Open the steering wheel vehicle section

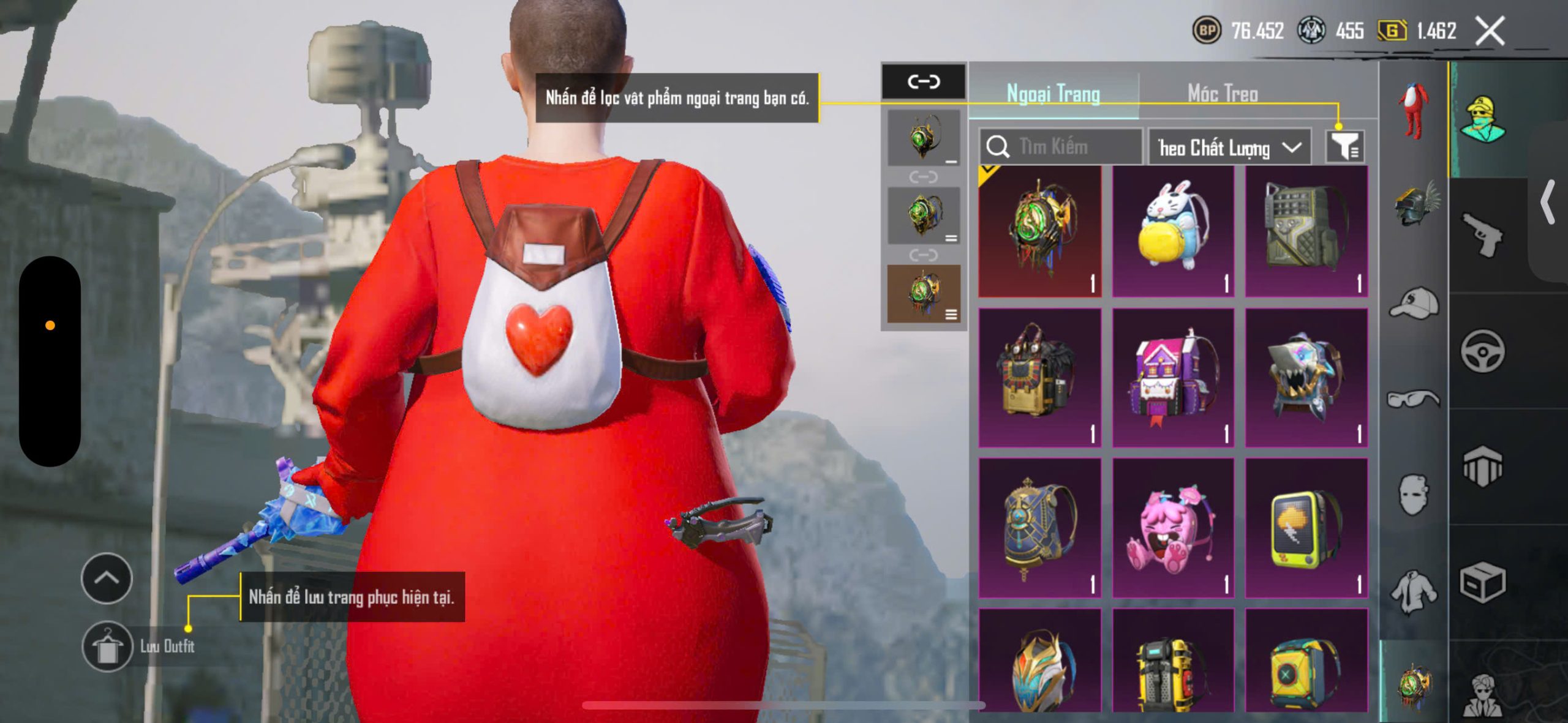point(1482,351)
